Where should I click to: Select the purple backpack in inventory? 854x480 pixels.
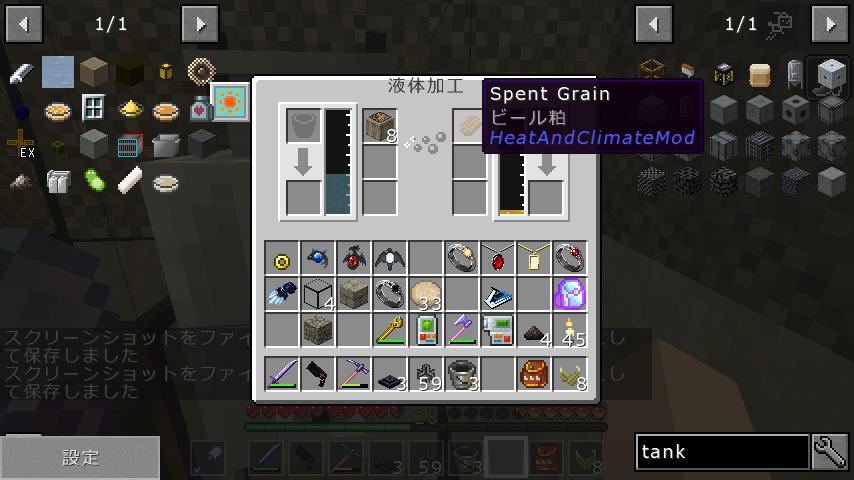coord(569,294)
